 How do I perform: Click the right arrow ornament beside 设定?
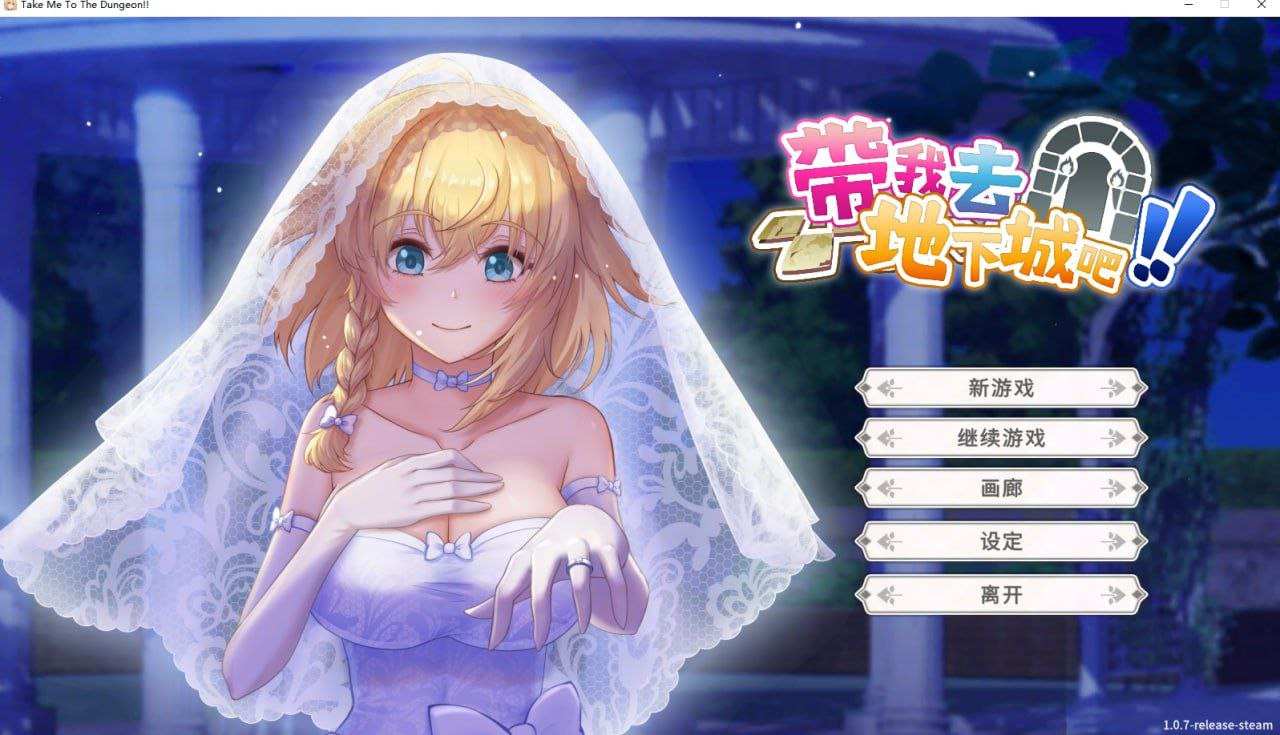tap(1113, 541)
